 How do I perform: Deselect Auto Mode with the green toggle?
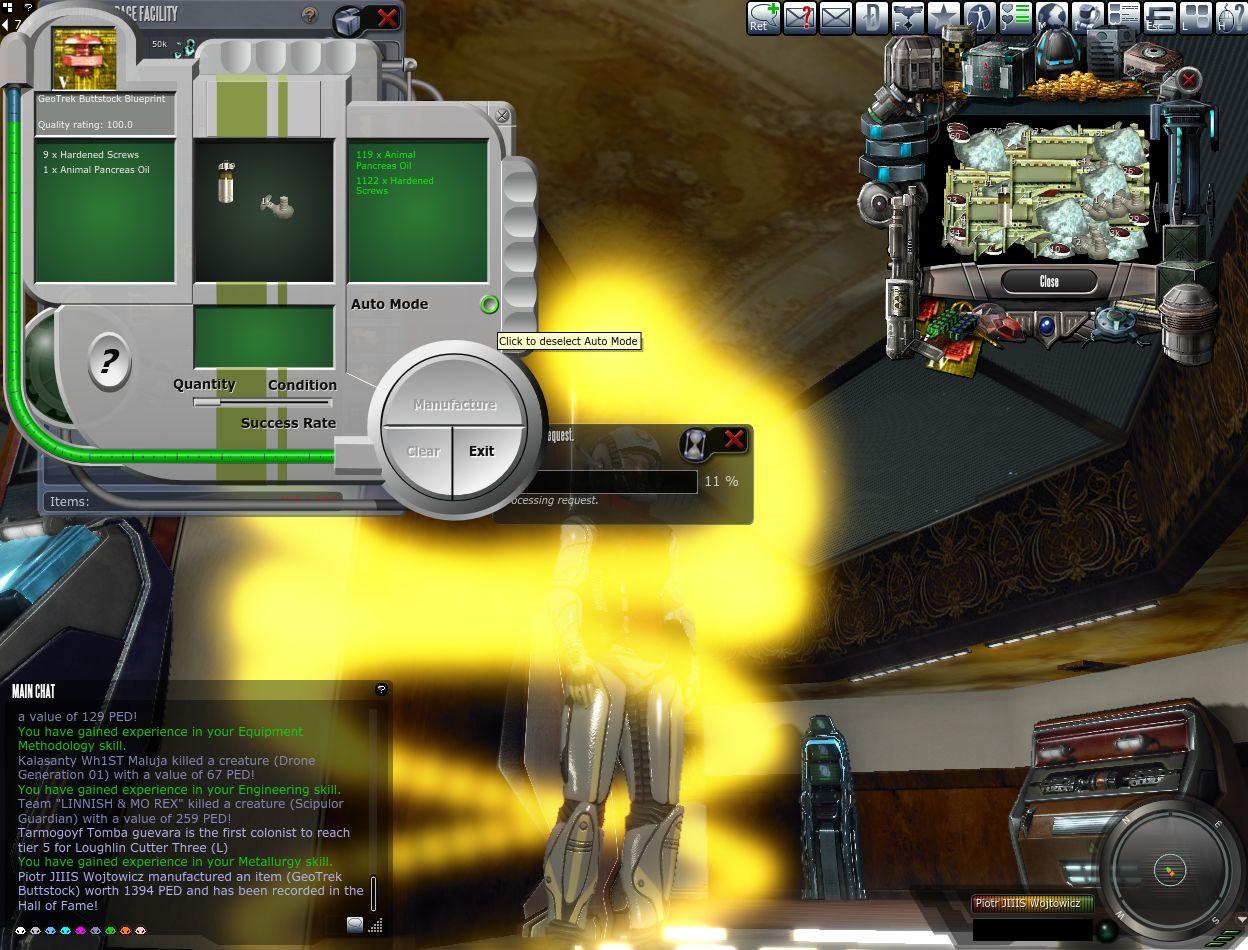489,304
